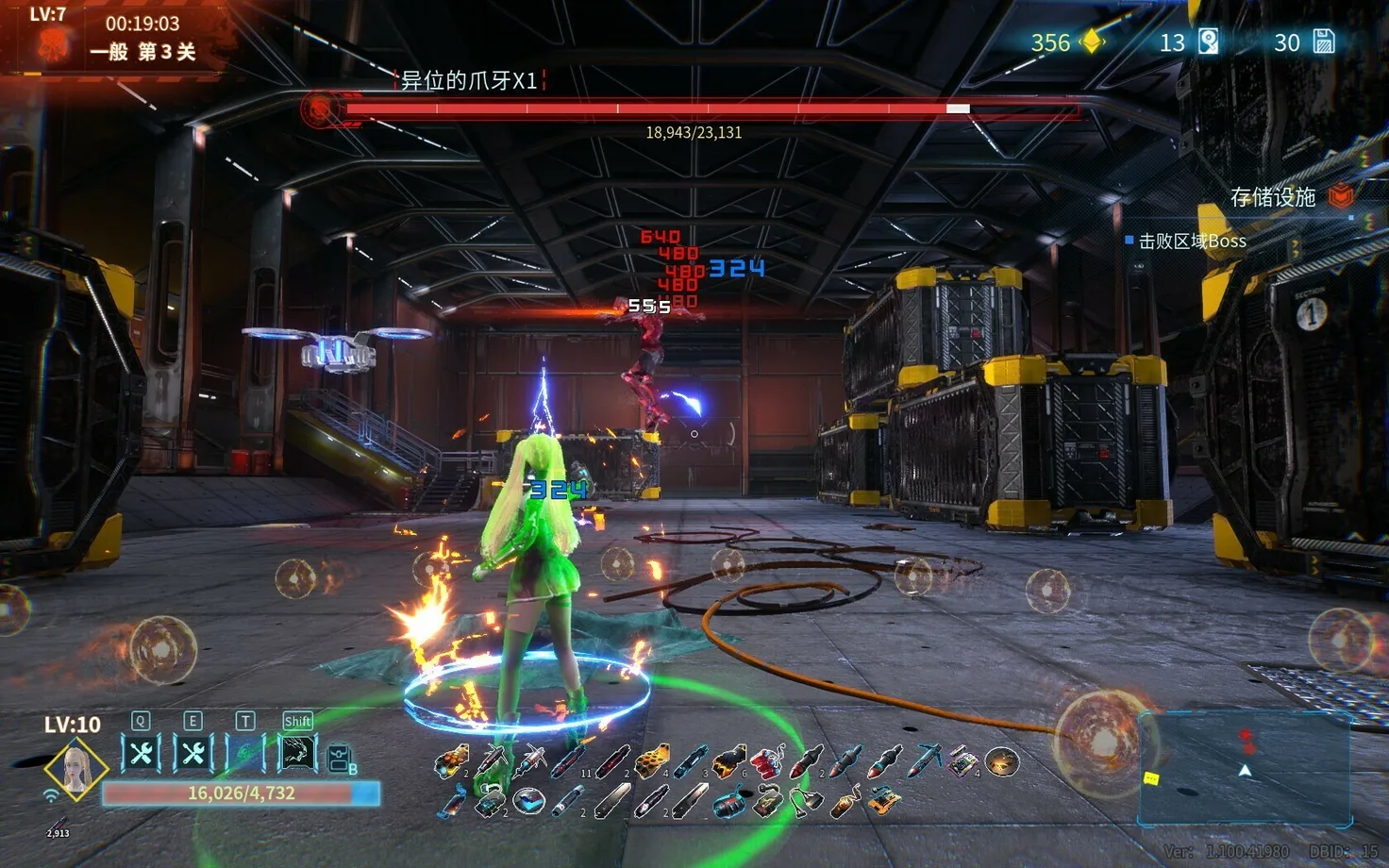Activate the wrench skill under the E label

click(193, 754)
